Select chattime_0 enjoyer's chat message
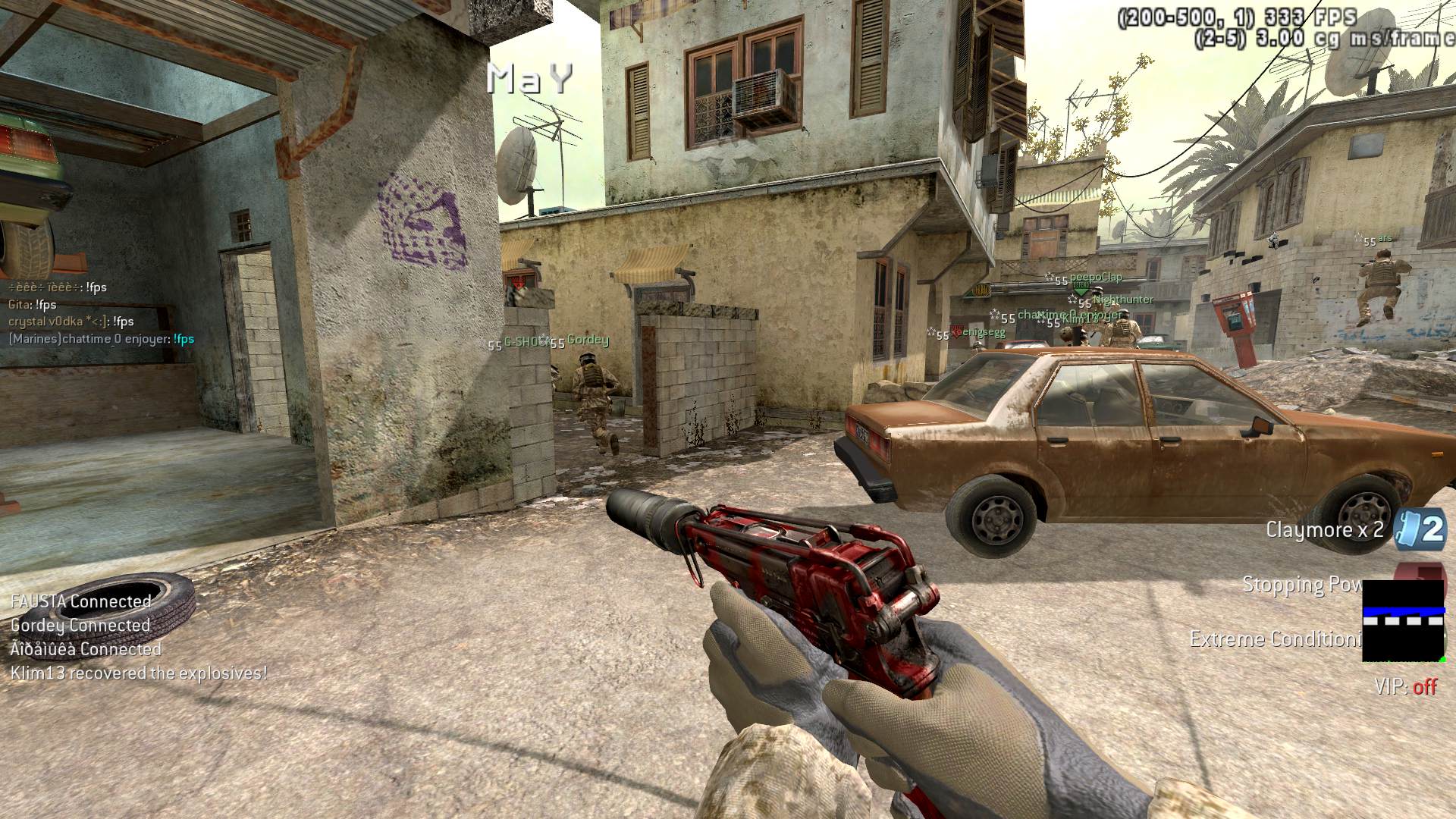The image size is (1456, 819). coord(101,339)
